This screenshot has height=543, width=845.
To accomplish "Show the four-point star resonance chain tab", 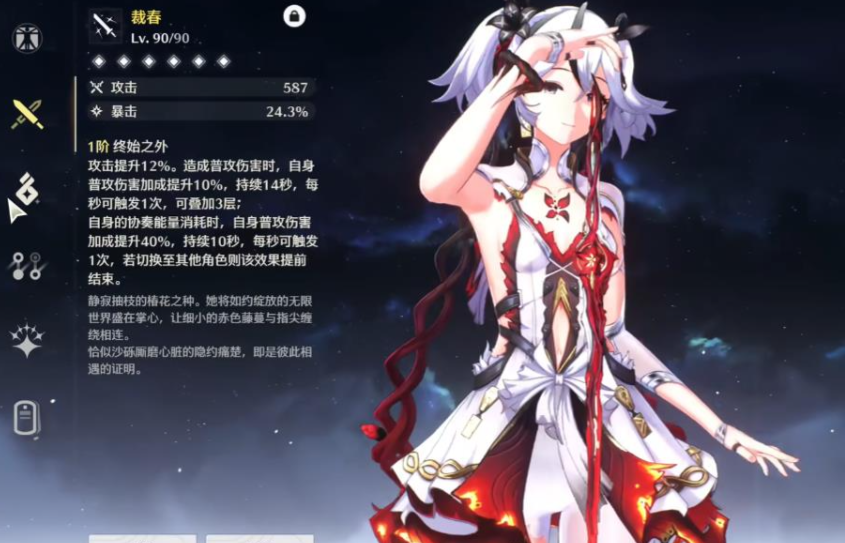I will click(26, 340).
